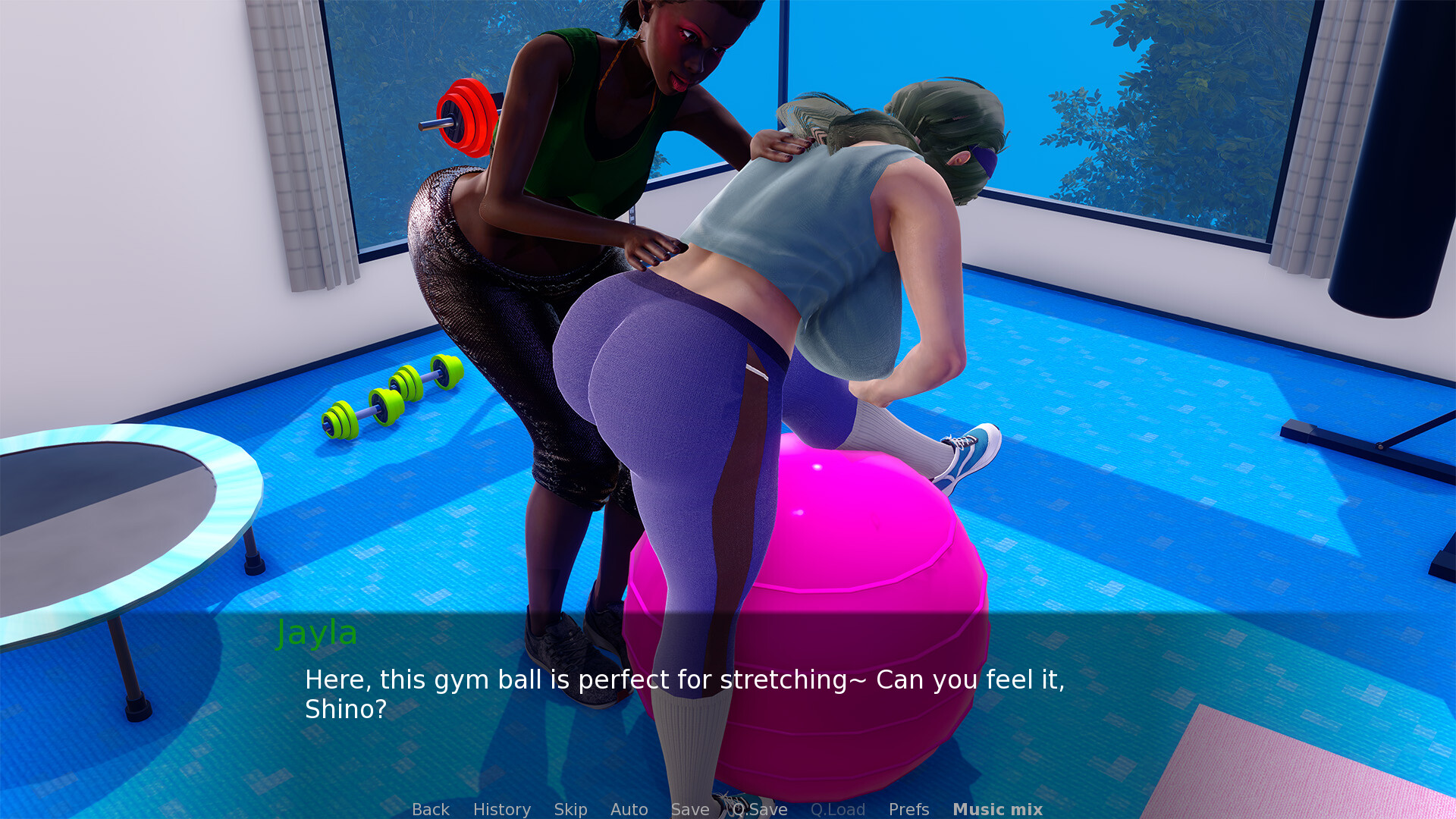Open the Prefs settings screen
Screen dimensions: 1456x819
click(908, 809)
